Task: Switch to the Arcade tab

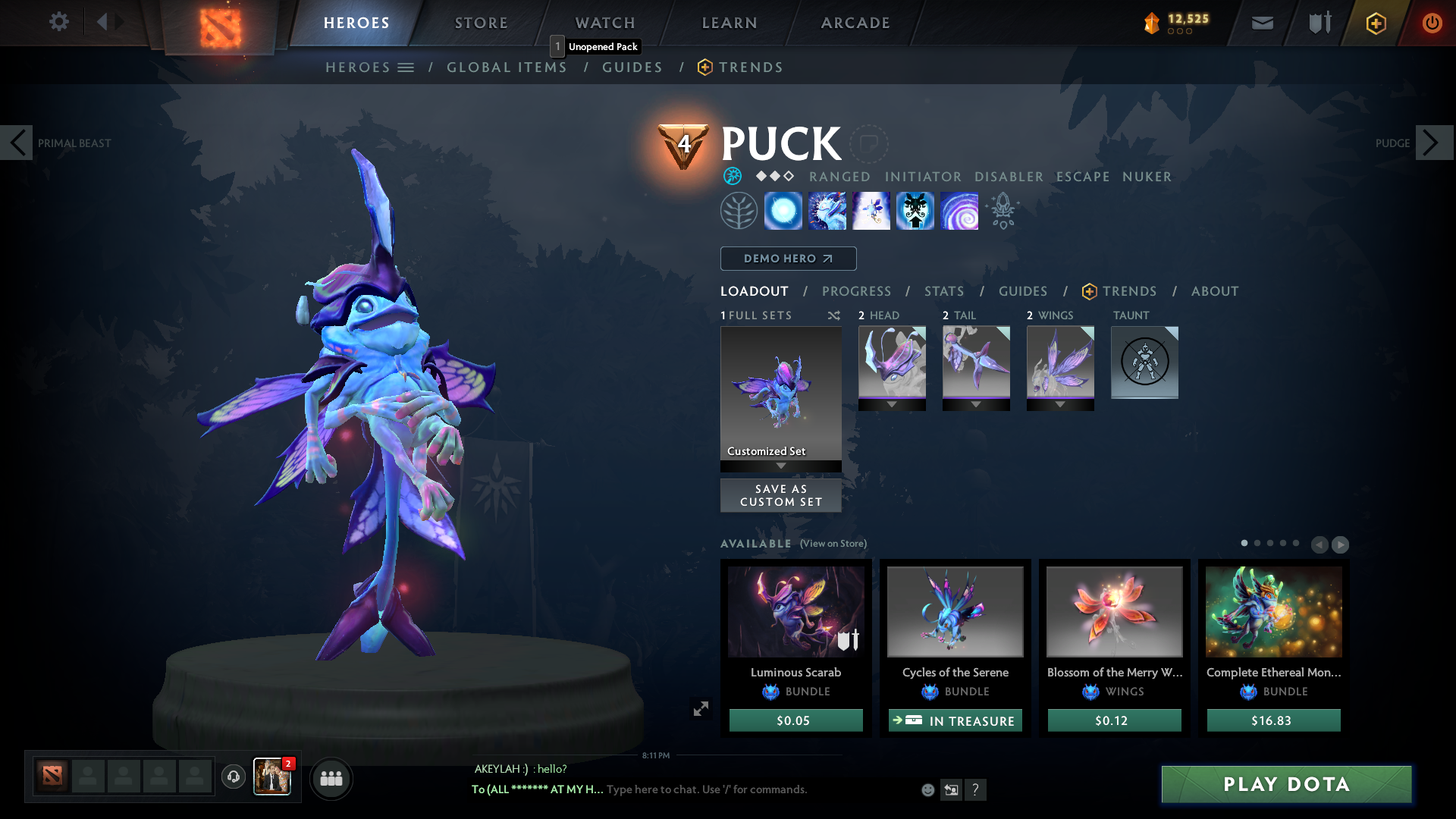Action: tap(855, 23)
